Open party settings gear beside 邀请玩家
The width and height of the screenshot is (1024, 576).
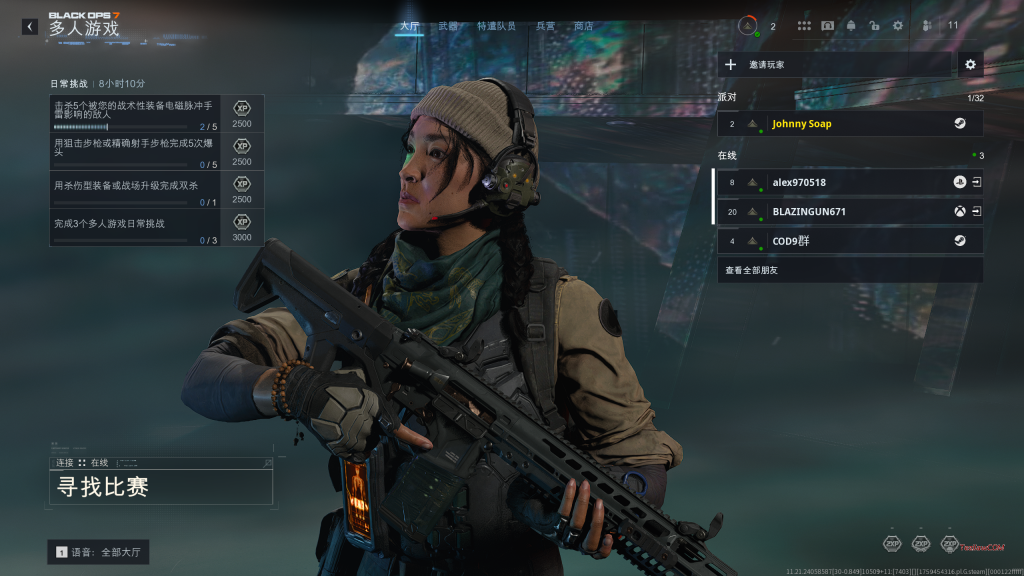[x=969, y=65]
